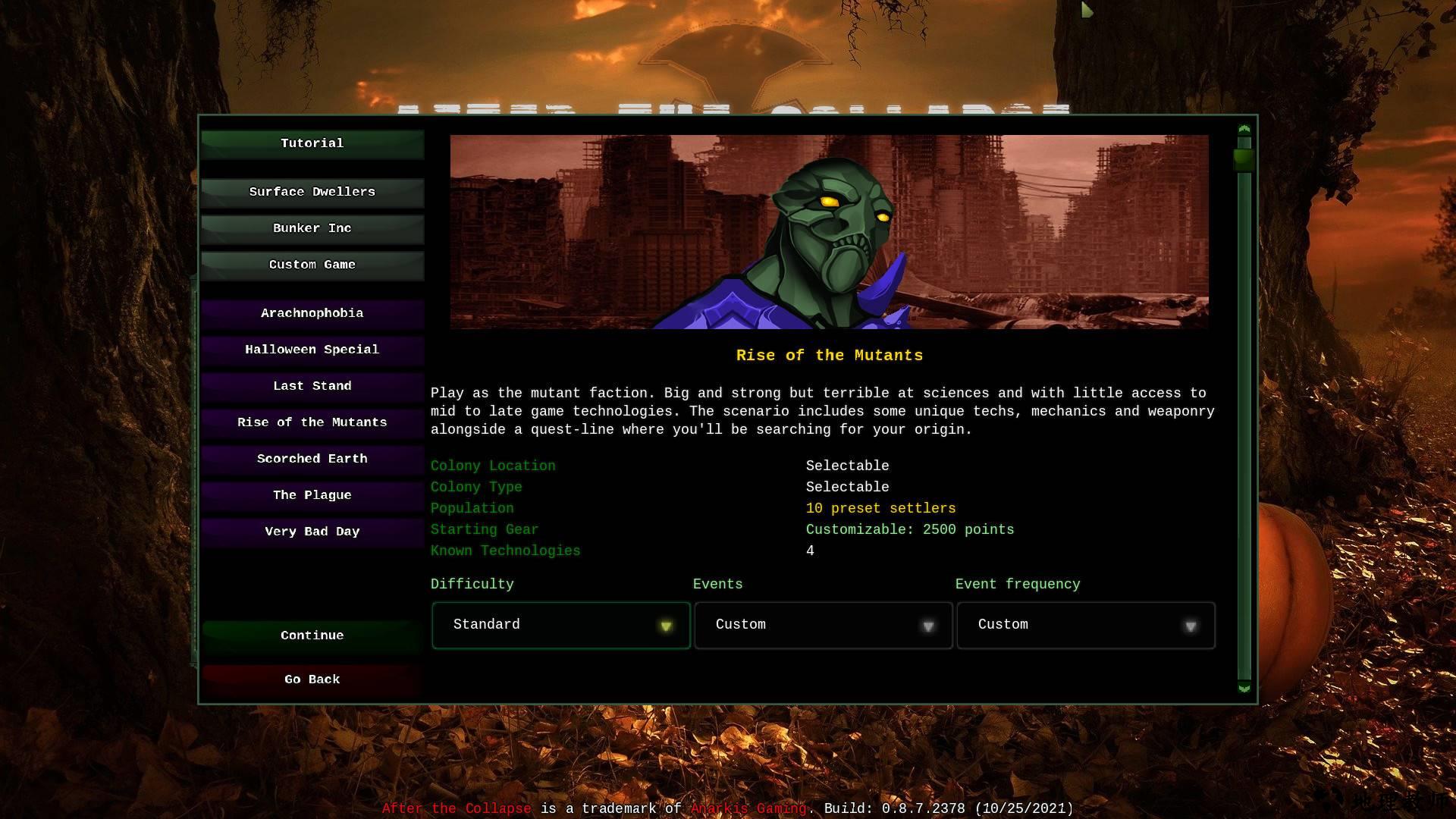1456x819 pixels.
Task: Go Back to the previous menu
Action: point(312,679)
